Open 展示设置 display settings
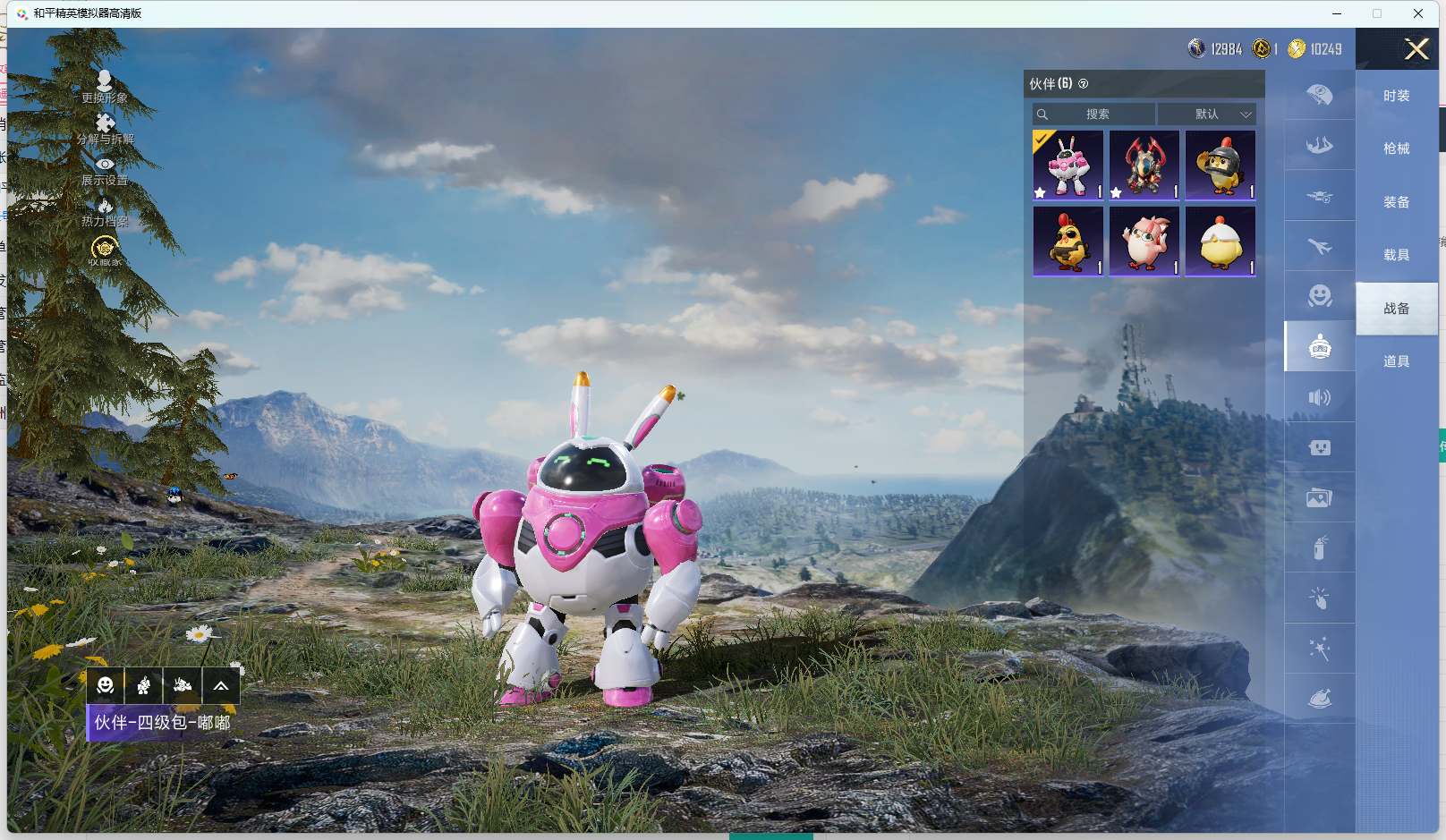Screen dimensions: 1446x840 pyautogui.click(x=105, y=170)
